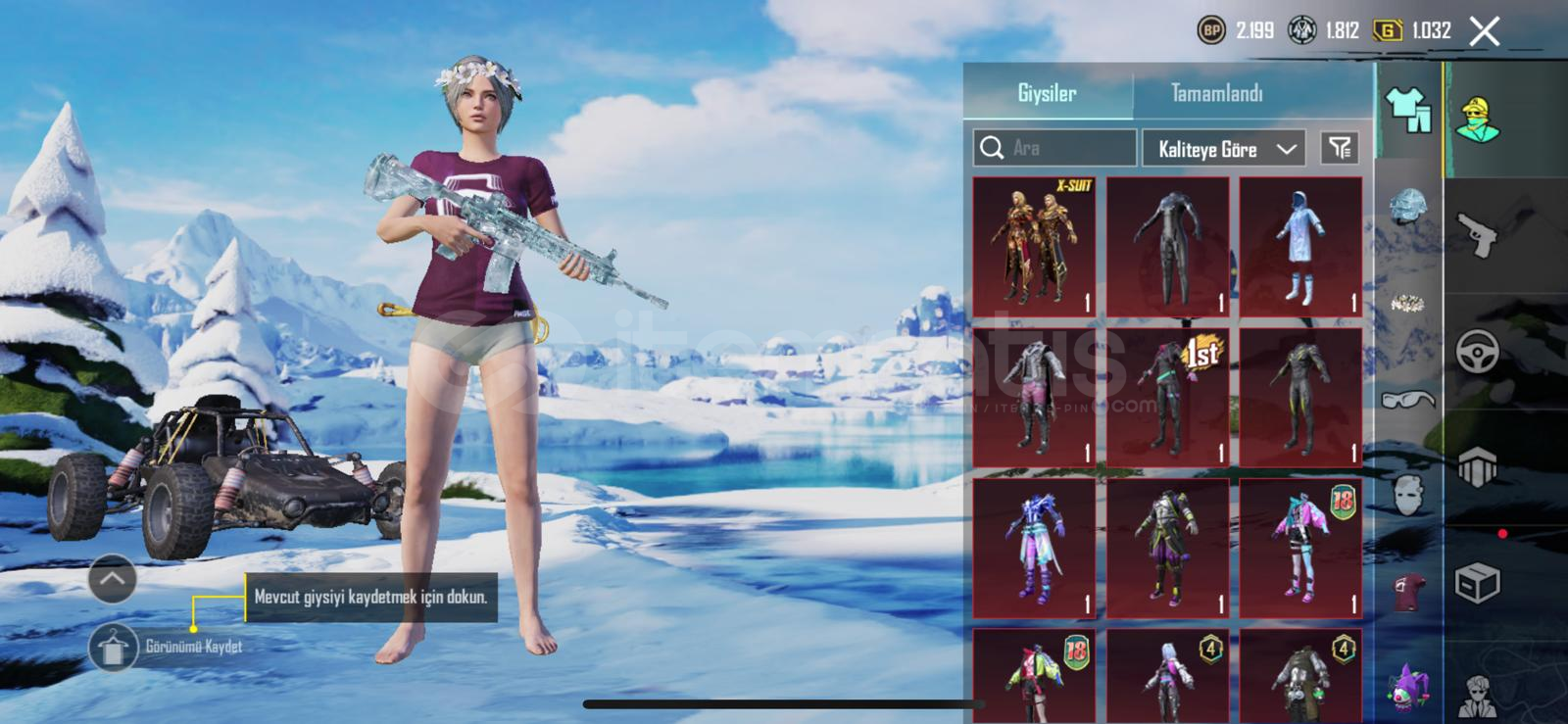This screenshot has height=724, width=1568.
Task: Switch to the Giysiler tab
Action: click(x=1047, y=94)
